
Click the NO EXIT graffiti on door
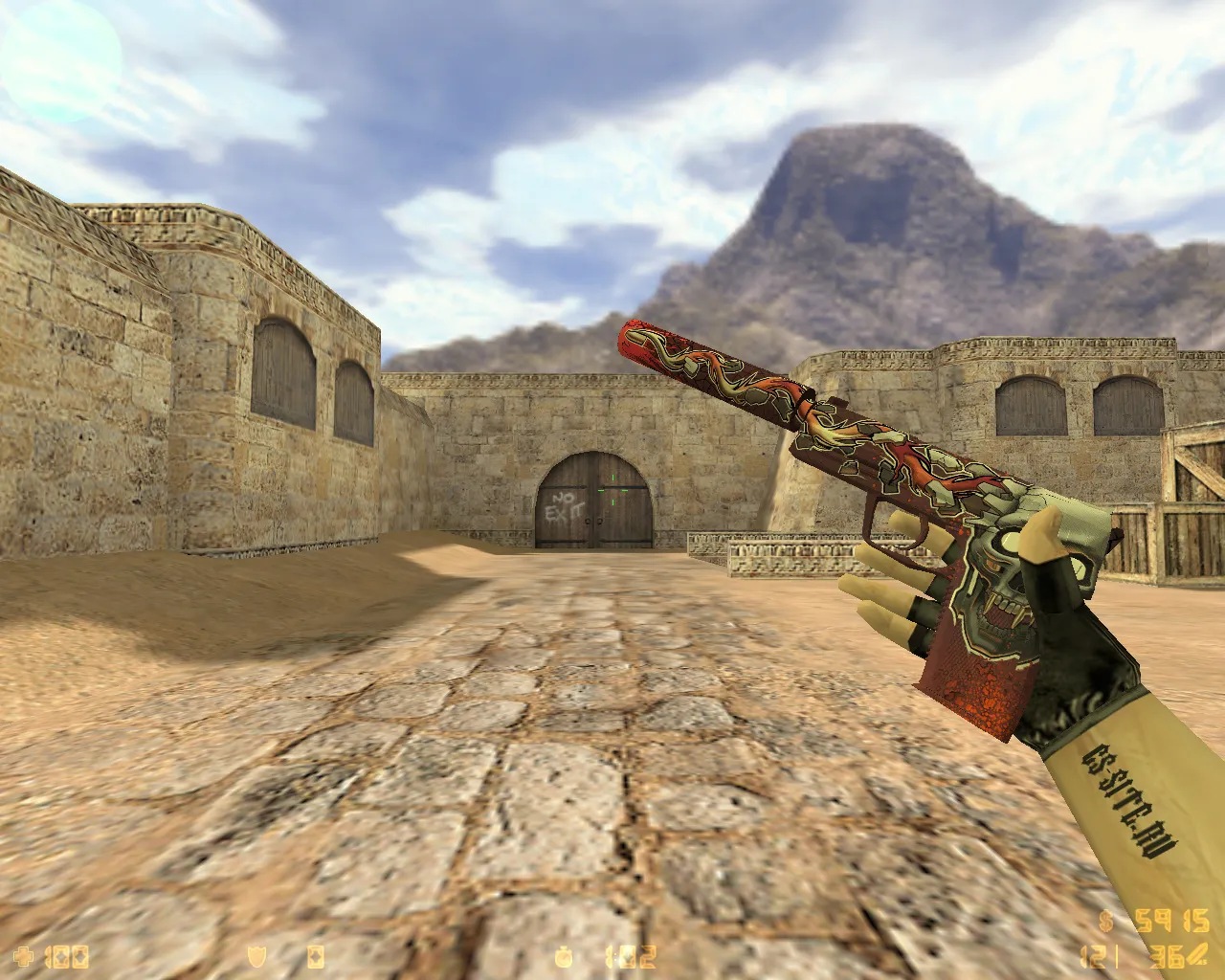click(565, 504)
